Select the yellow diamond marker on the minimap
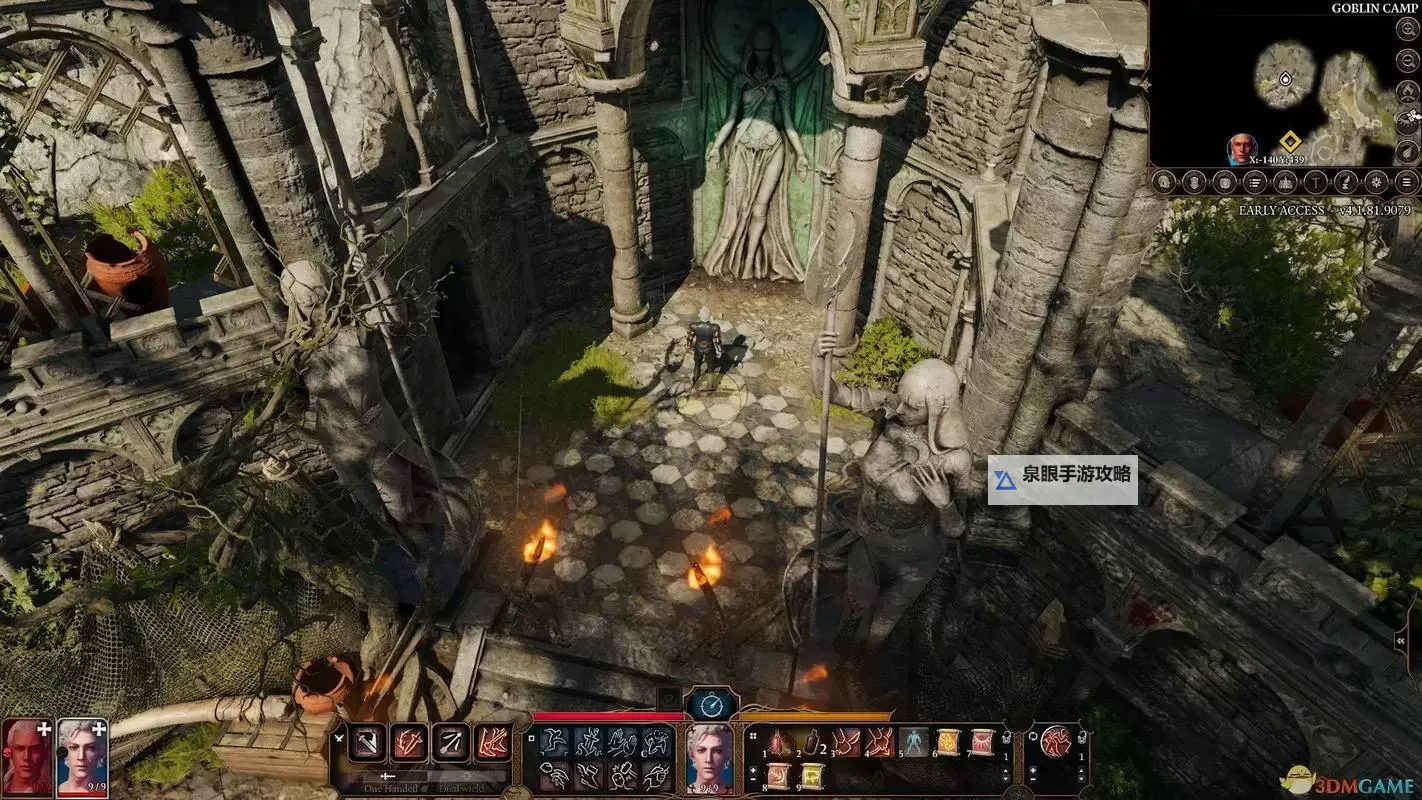Viewport: 1422px width, 800px height. 1289,143
